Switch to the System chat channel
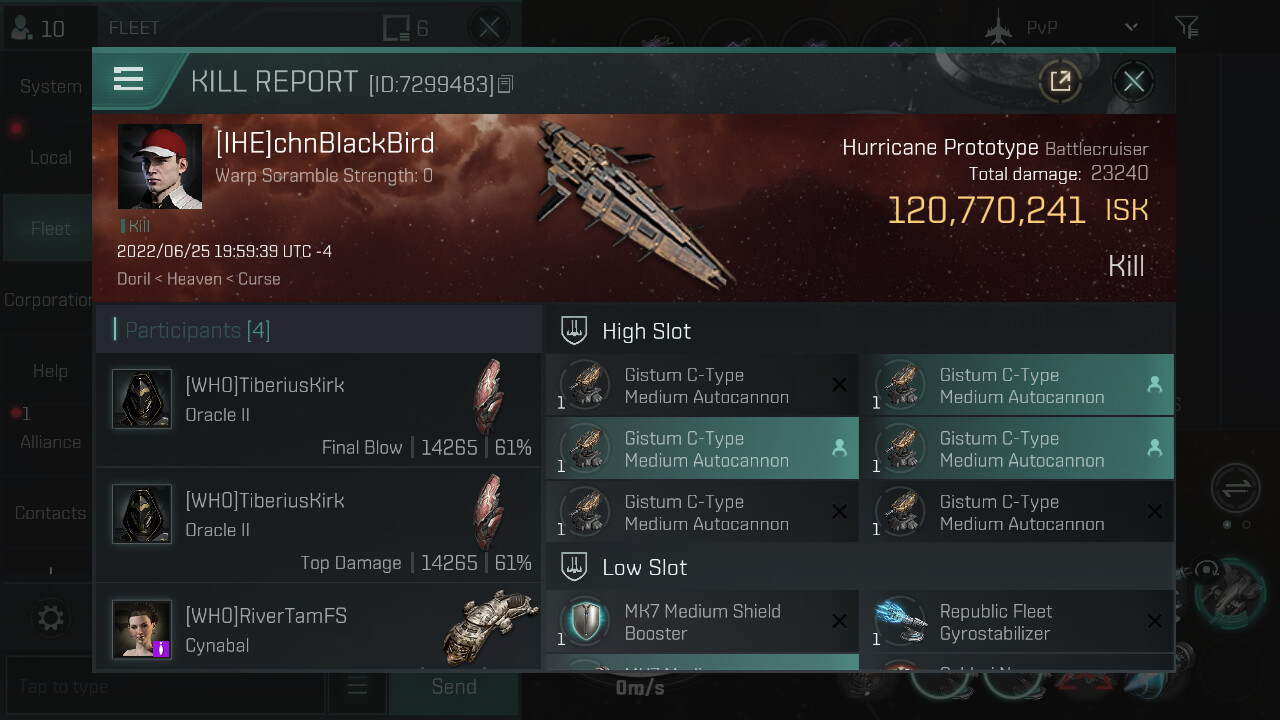 pyautogui.click(x=50, y=87)
